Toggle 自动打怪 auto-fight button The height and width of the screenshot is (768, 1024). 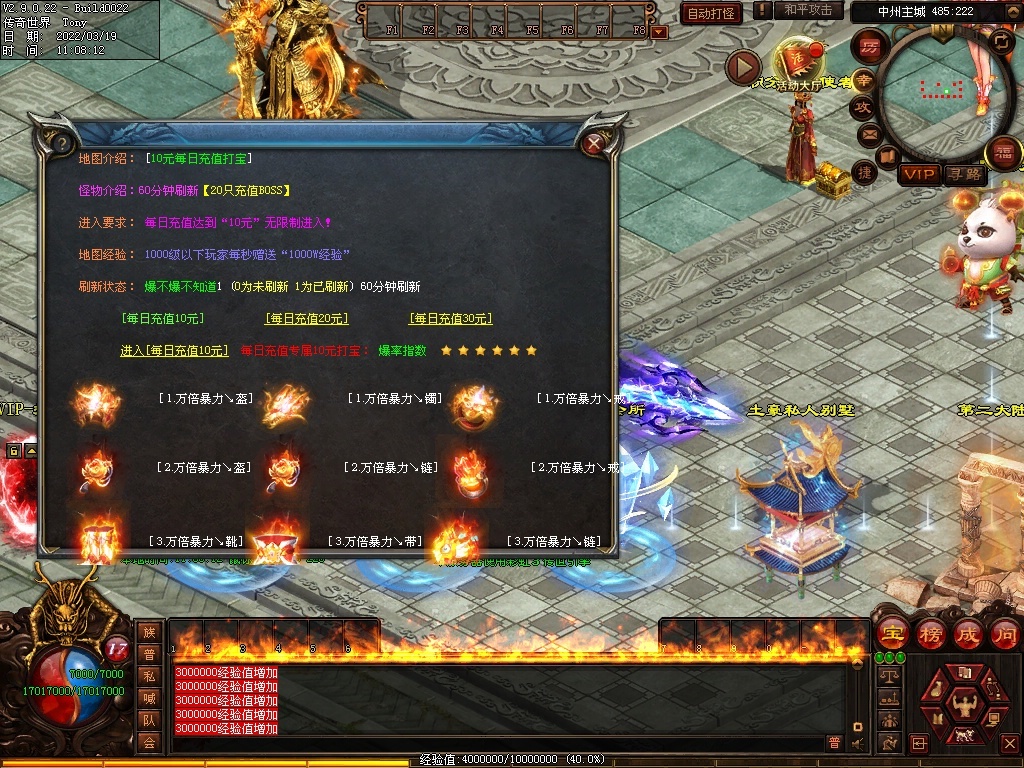(x=711, y=13)
